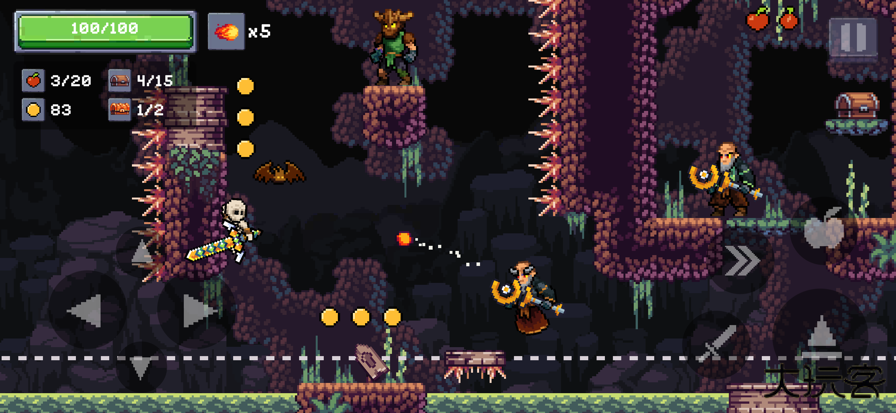Screen dimensions: 896x413
Task: Tap the down arrow on the d-pad
Action: [x=142, y=368]
